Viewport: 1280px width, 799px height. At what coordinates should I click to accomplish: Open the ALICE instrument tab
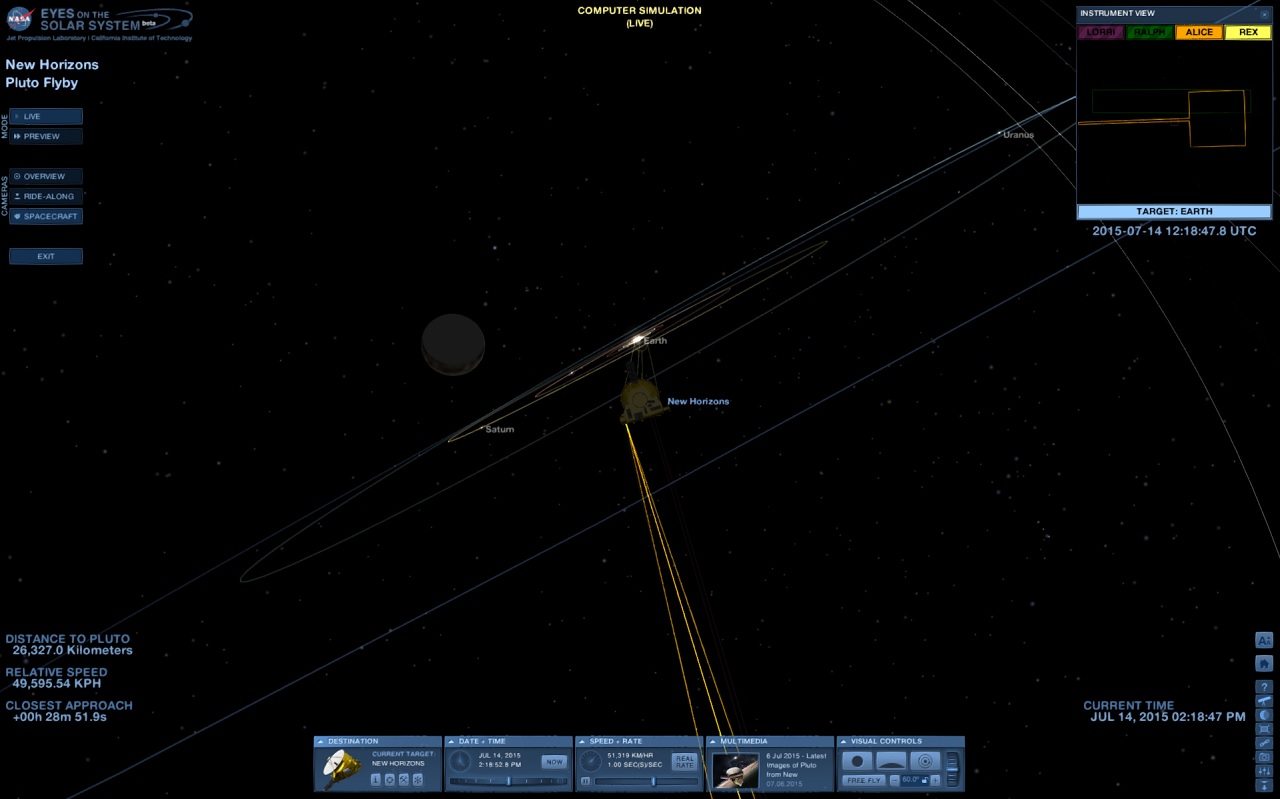[x=1198, y=32]
